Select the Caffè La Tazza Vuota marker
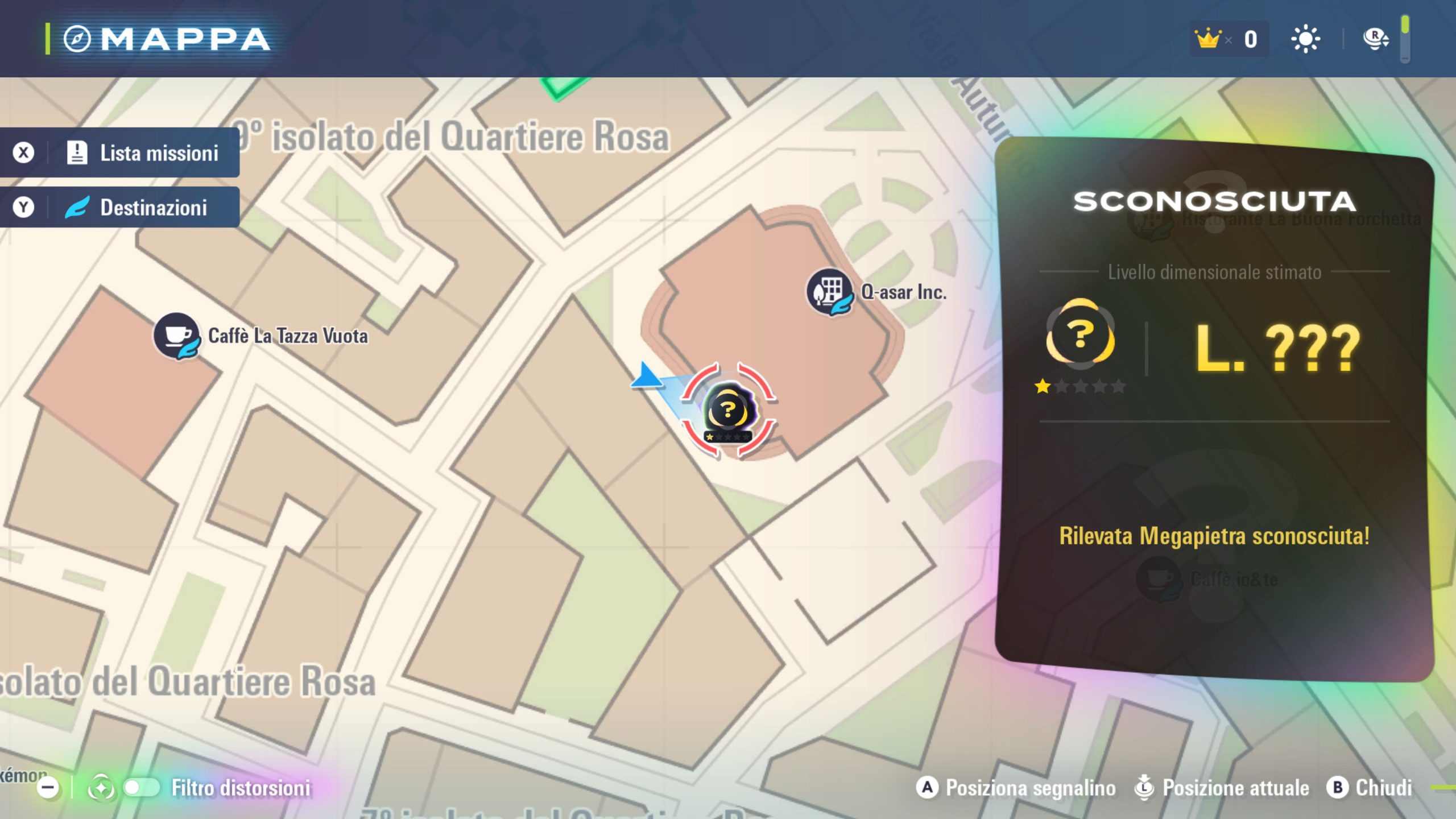Viewport: 1456px width, 819px height. click(x=177, y=336)
